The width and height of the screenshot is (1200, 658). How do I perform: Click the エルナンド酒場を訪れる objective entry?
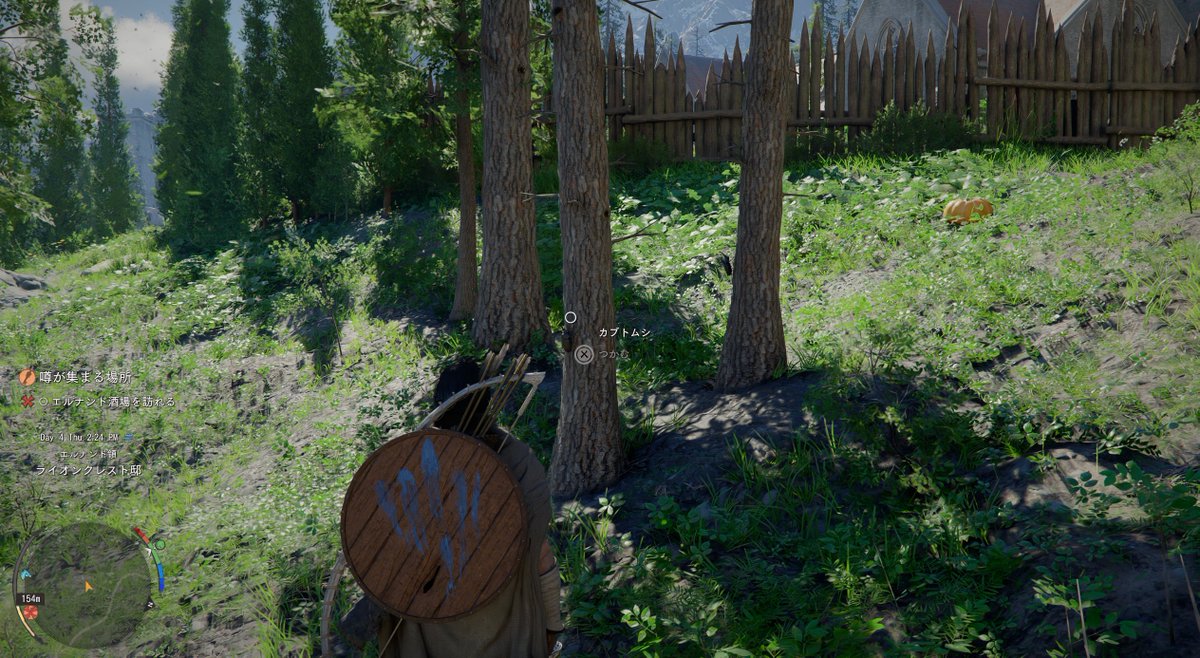pyautogui.click(x=106, y=401)
